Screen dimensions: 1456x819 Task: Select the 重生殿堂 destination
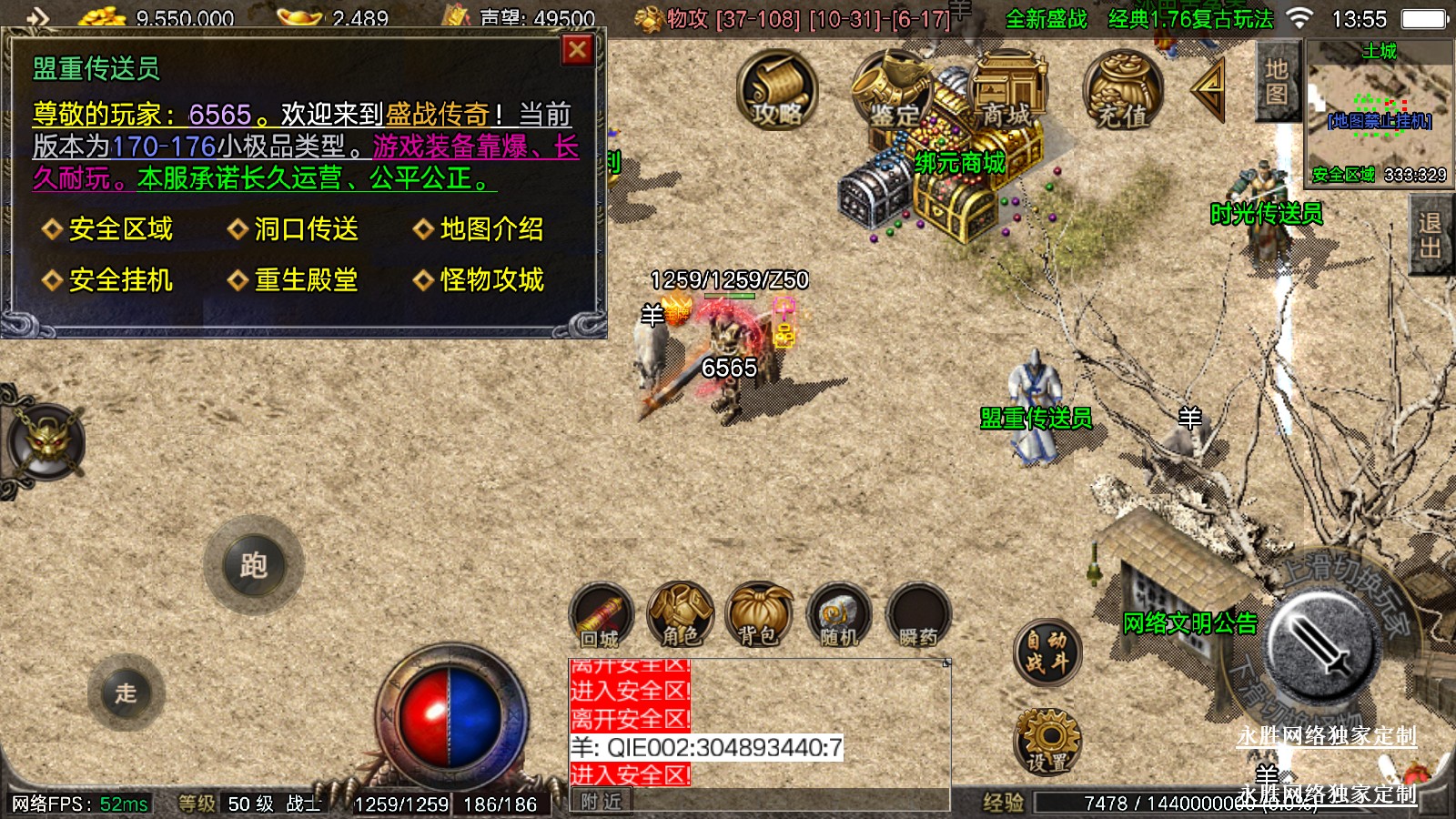pyautogui.click(x=306, y=280)
